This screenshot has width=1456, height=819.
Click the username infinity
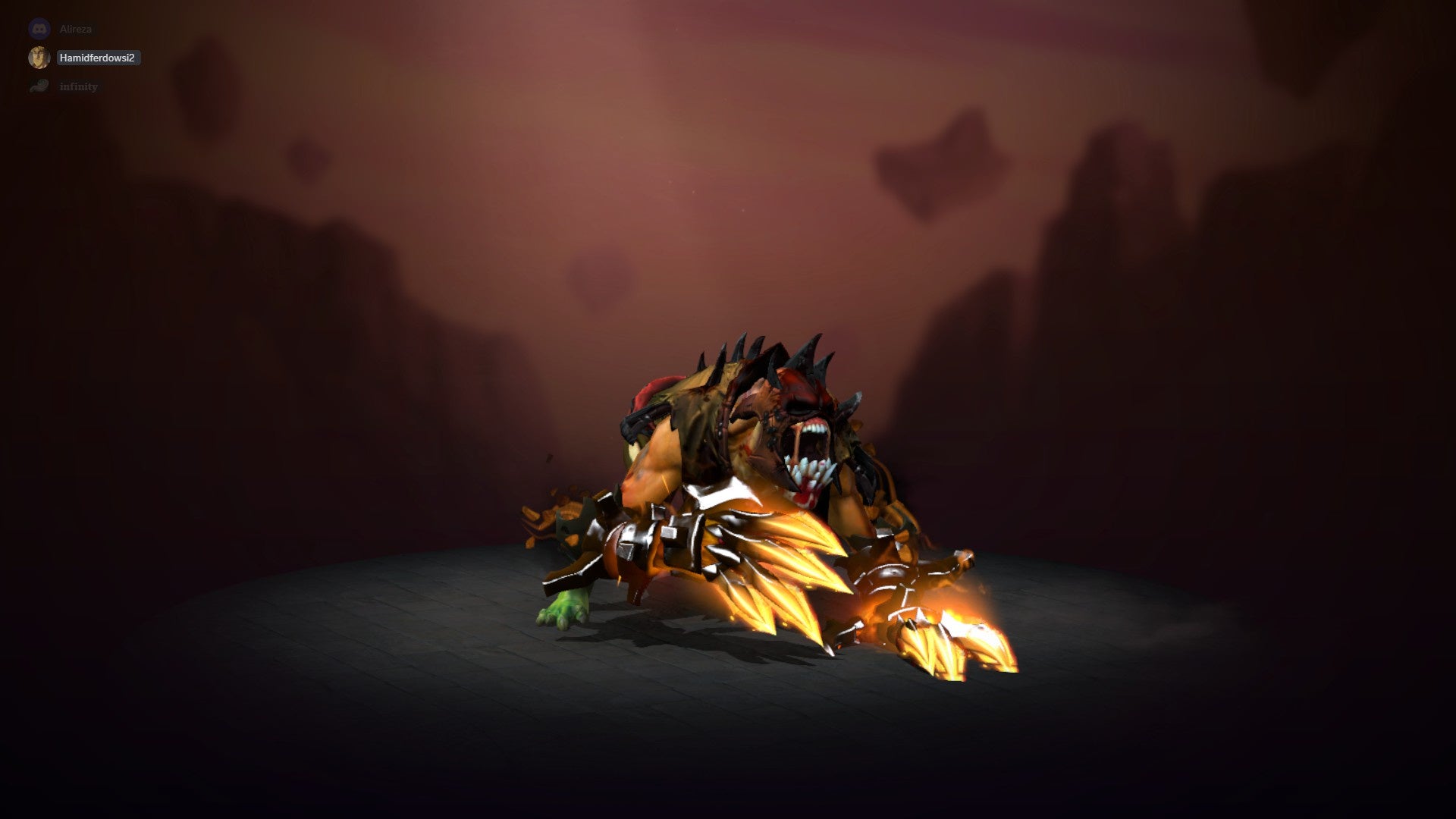point(79,86)
